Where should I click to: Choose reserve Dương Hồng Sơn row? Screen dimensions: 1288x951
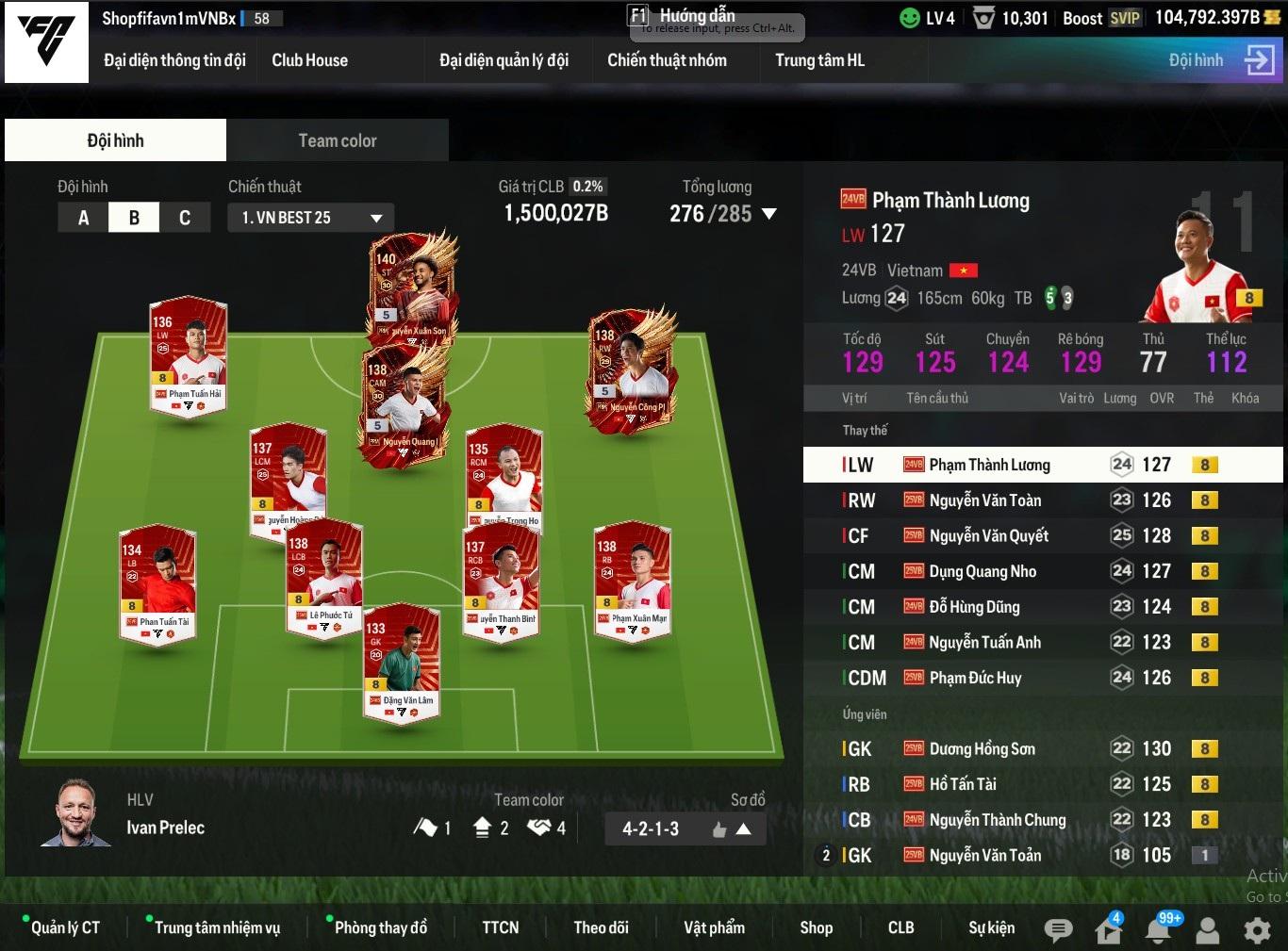[982, 749]
